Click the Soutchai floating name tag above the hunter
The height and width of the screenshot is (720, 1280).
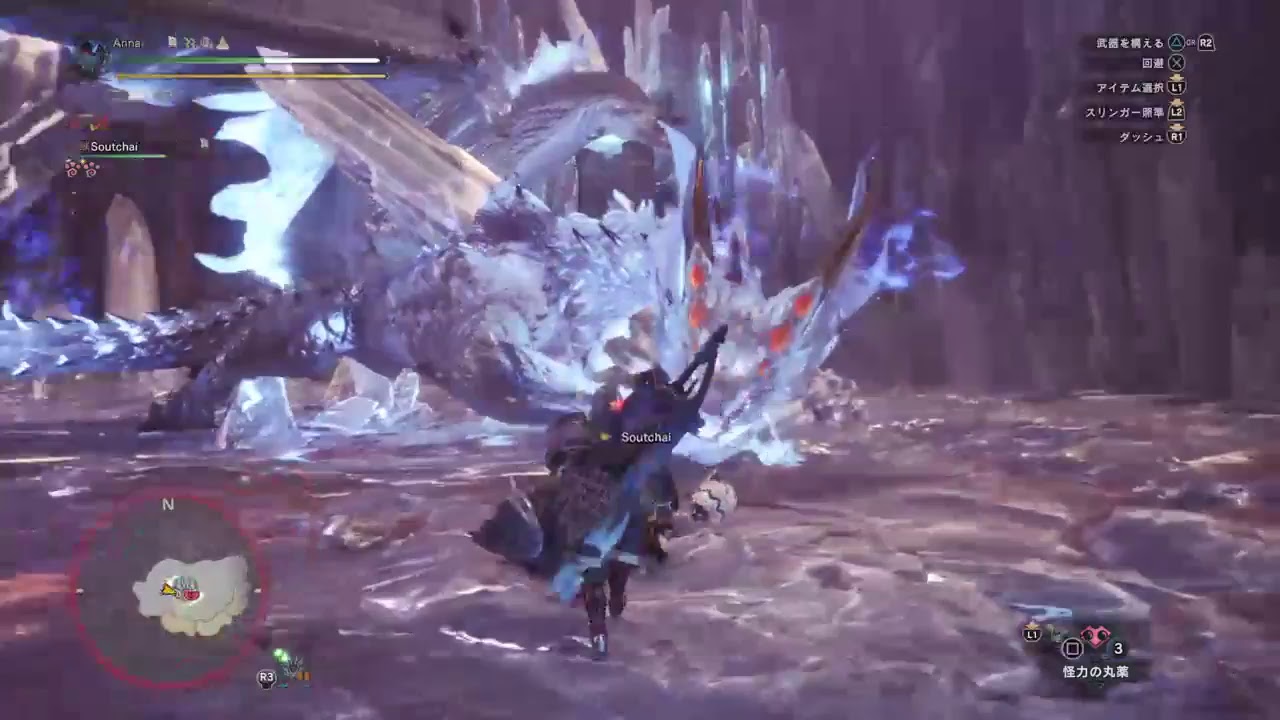click(645, 437)
